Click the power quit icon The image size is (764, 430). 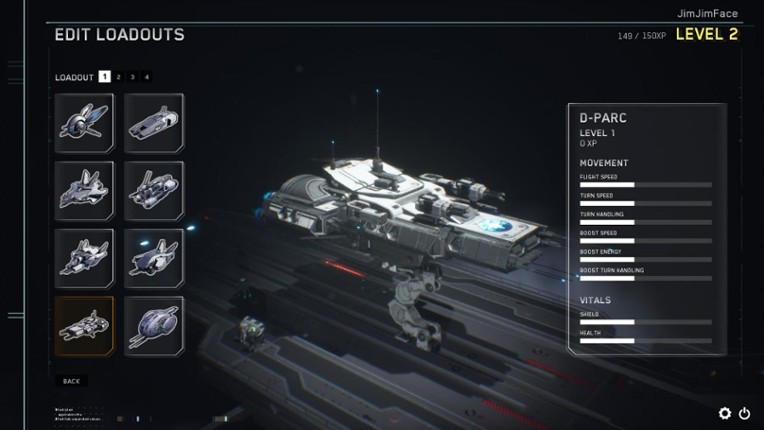[744, 413]
